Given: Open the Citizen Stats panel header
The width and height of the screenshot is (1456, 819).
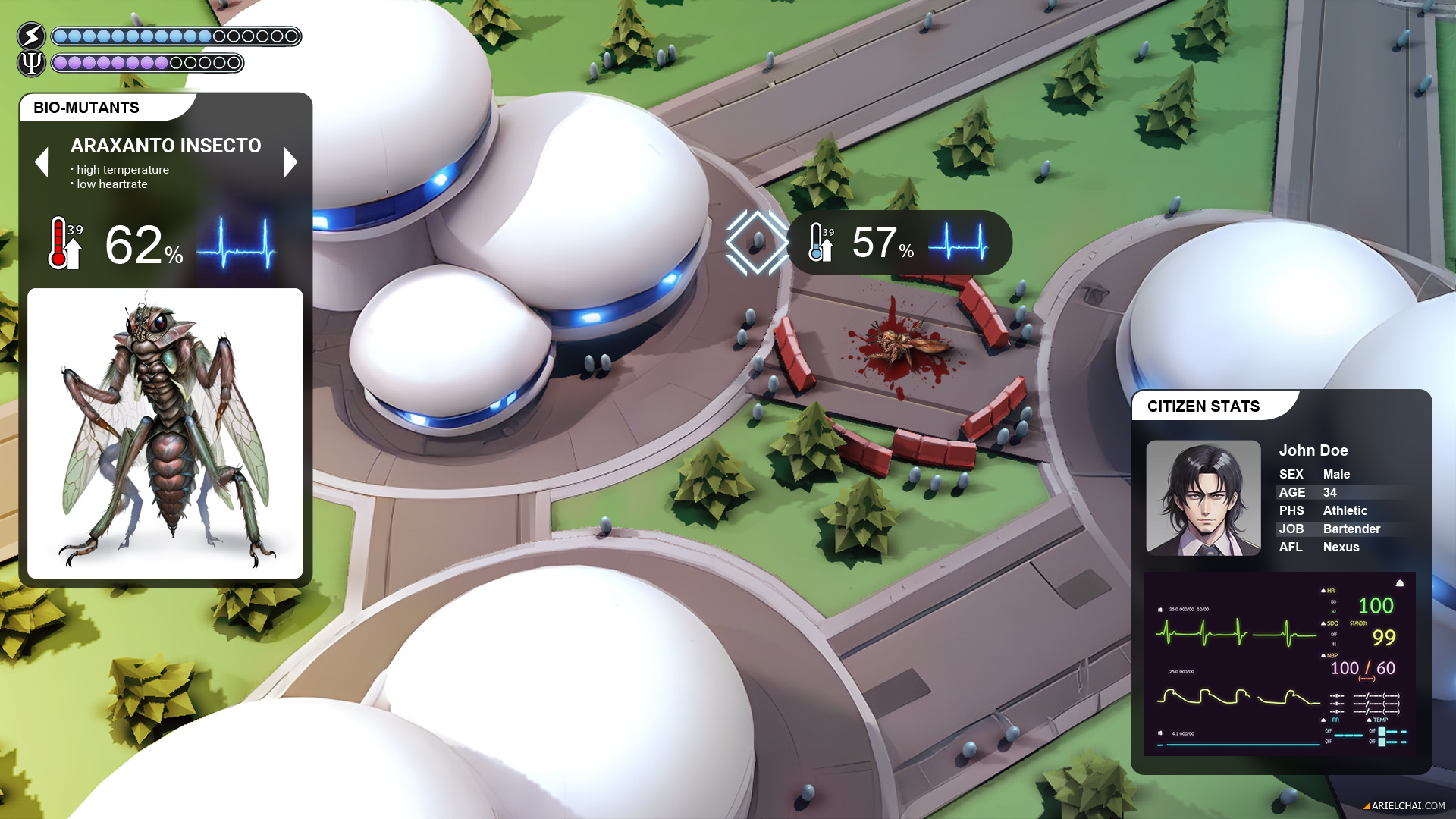Looking at the screenshot, I should coord(1203,406).
